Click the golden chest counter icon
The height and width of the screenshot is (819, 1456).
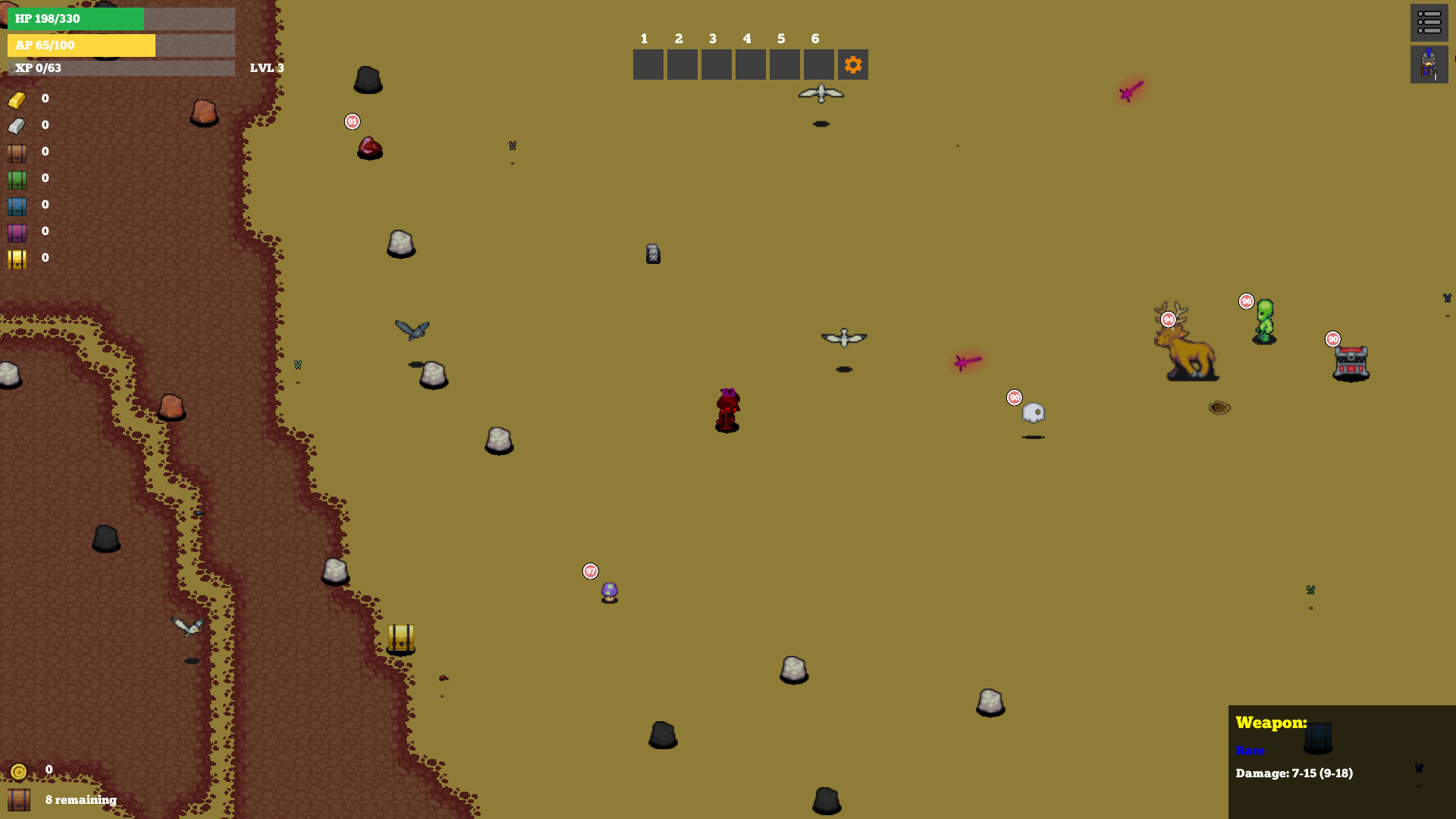pos(17,259)
